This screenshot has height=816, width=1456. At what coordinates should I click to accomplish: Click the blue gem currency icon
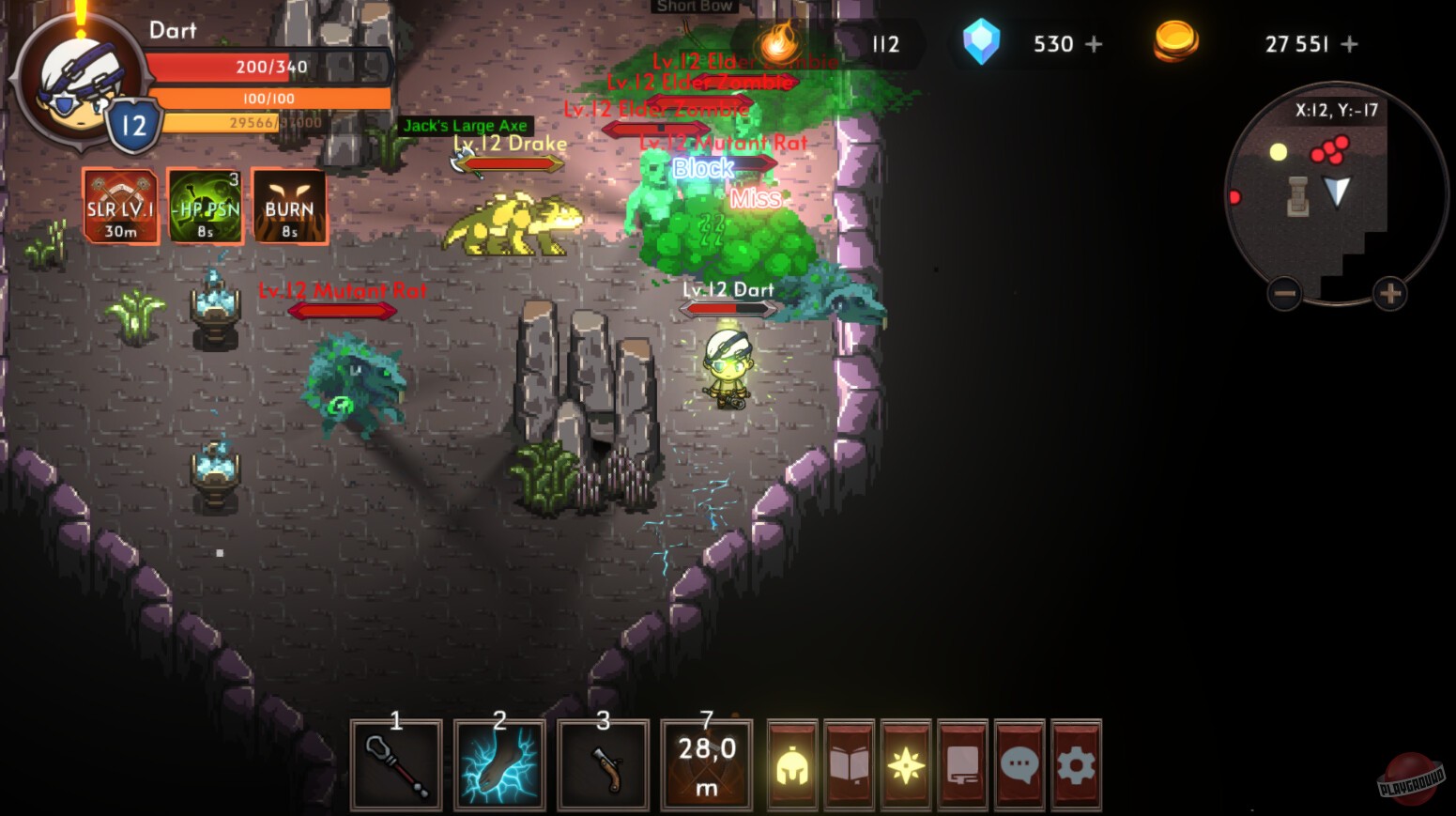pos(982,42)
